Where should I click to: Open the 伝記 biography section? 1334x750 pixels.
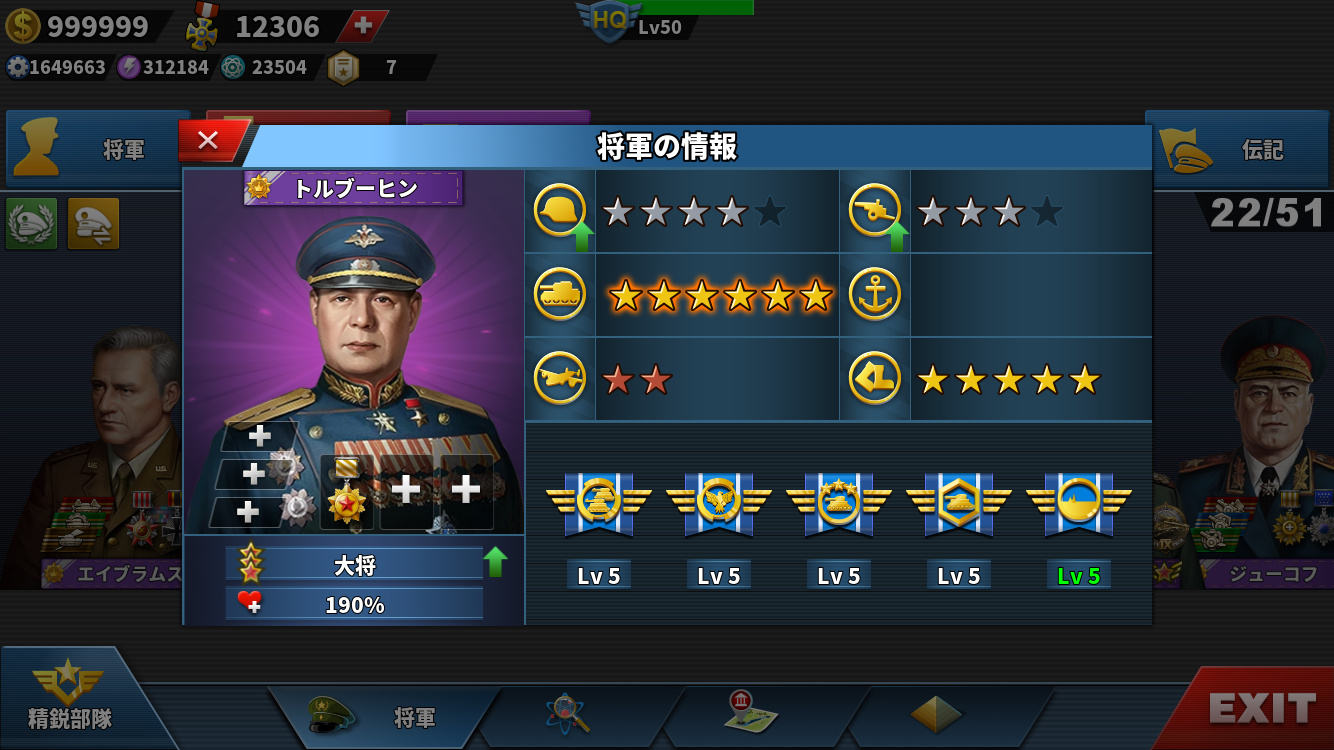[x=1238, y=150]
